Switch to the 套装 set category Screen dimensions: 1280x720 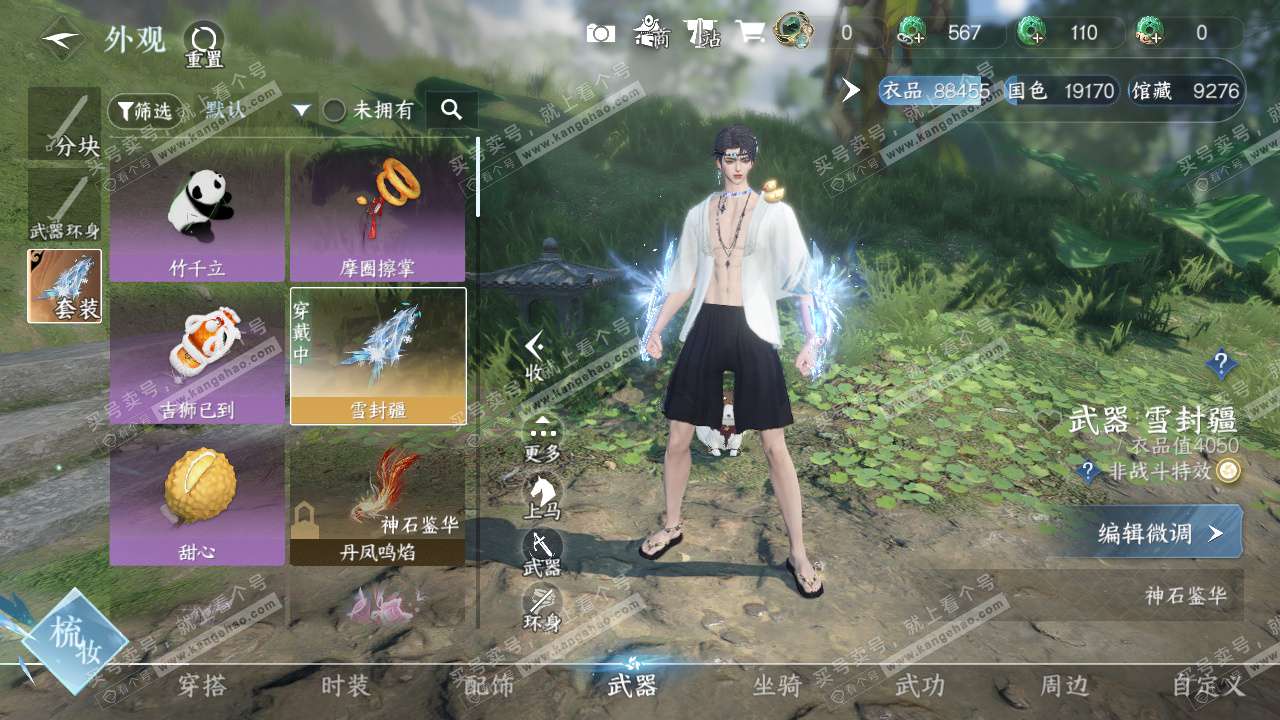click(x=64, y=287)
